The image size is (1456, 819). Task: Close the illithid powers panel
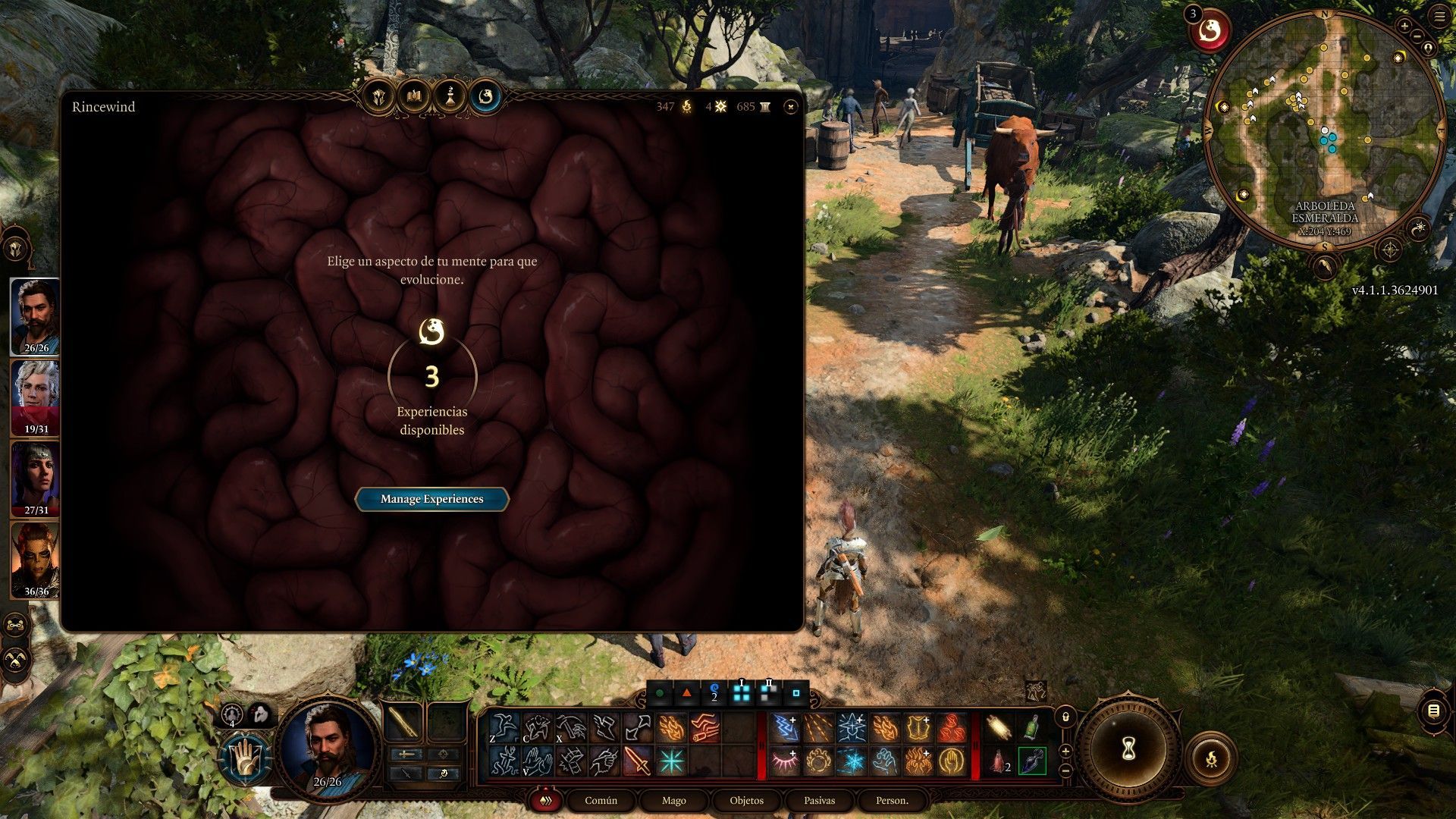(791, 108)
